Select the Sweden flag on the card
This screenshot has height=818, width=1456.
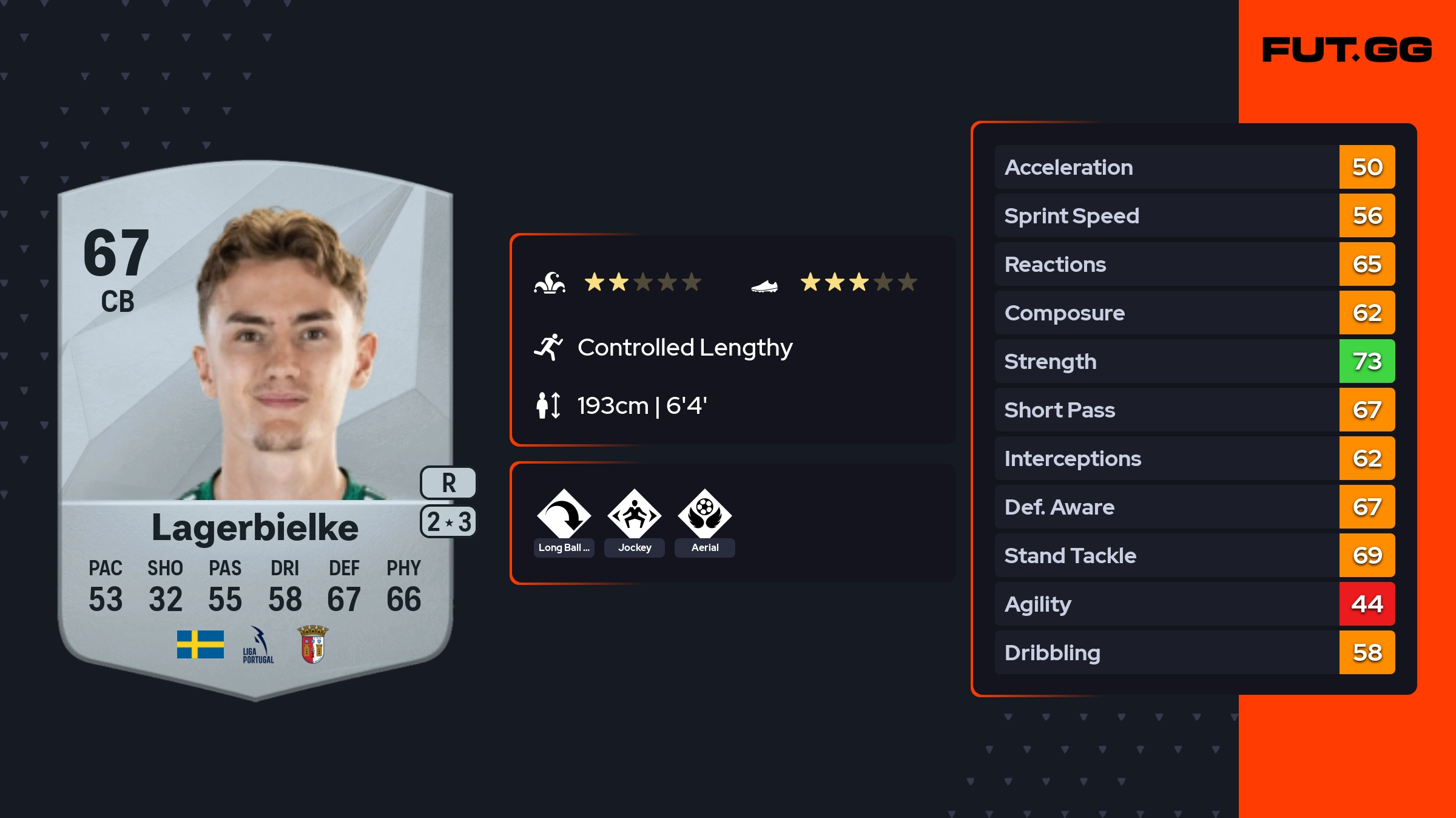200,644
